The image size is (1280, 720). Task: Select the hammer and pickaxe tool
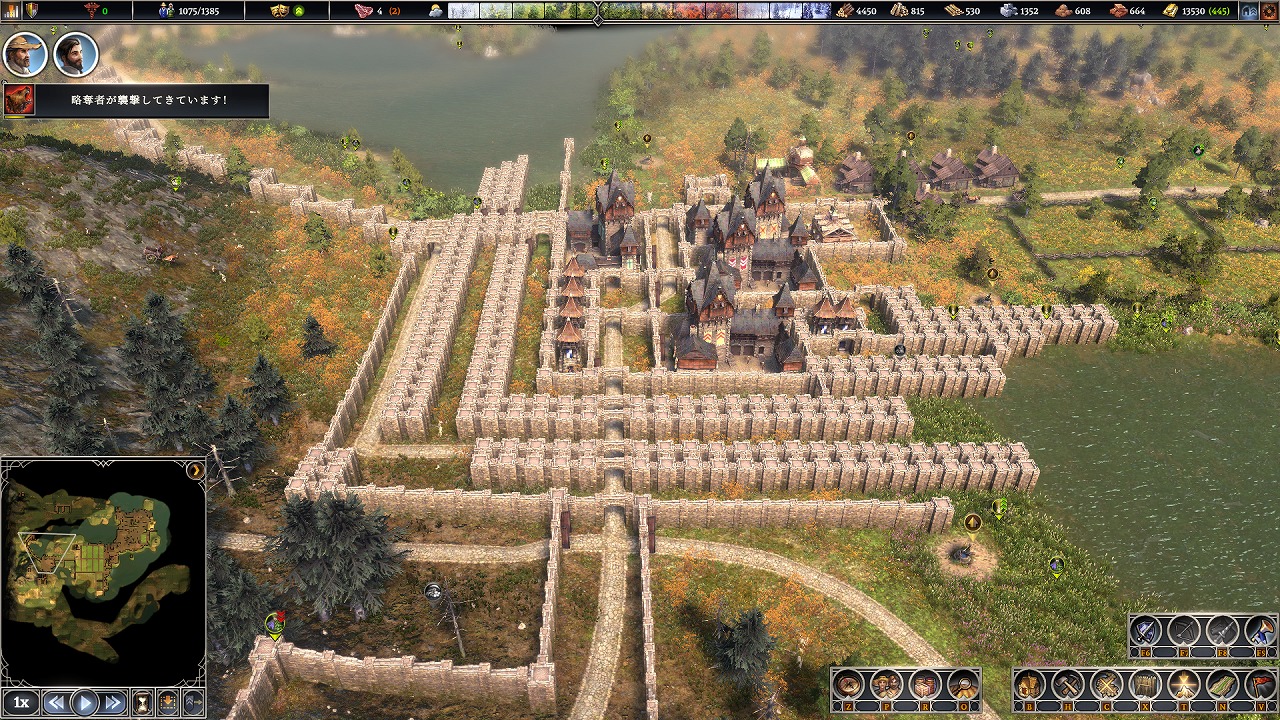tap(1068, 686)
